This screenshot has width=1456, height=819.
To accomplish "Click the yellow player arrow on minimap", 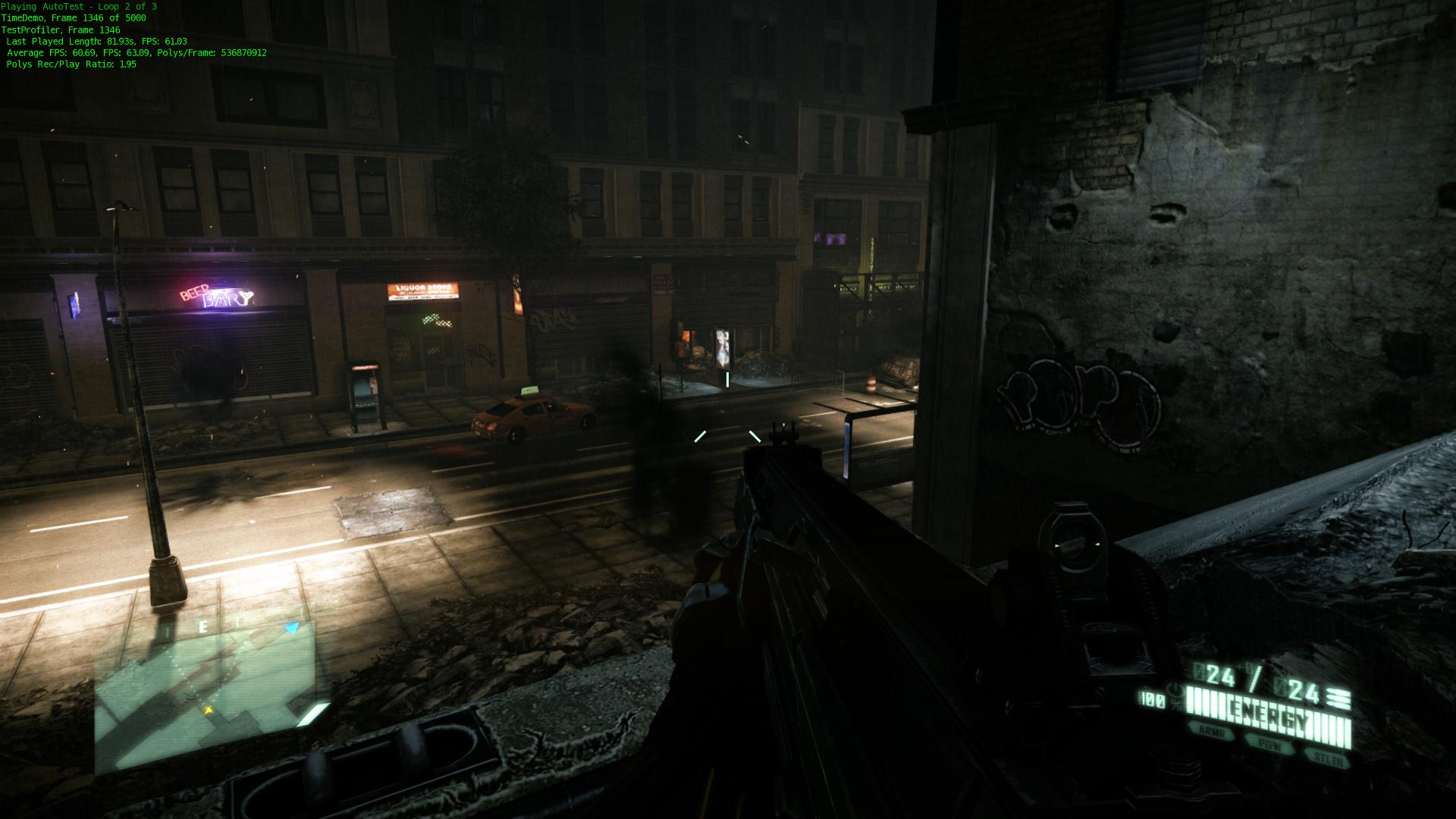I will (208, 710).
